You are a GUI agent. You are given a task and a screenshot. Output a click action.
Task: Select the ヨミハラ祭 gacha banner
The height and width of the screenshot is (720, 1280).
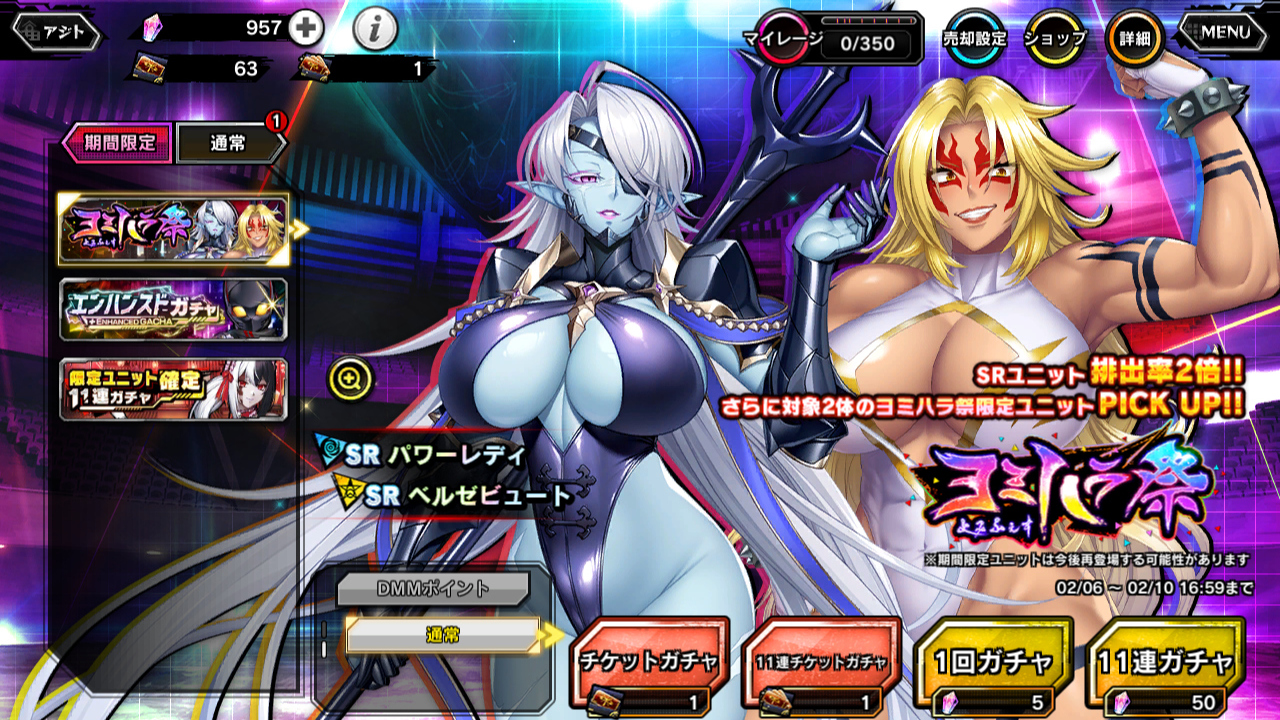(173, 229)
